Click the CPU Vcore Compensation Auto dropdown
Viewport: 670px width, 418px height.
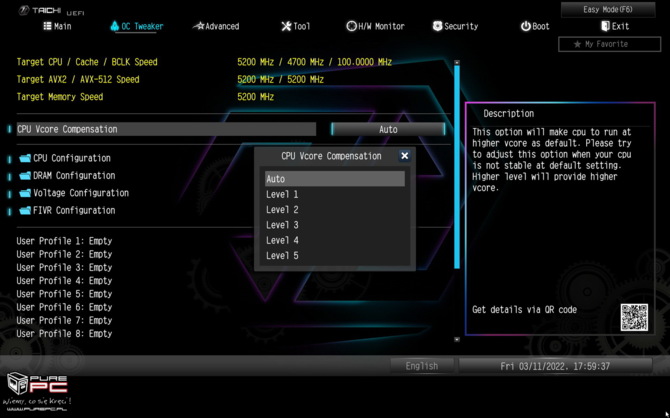pos(388,129)
